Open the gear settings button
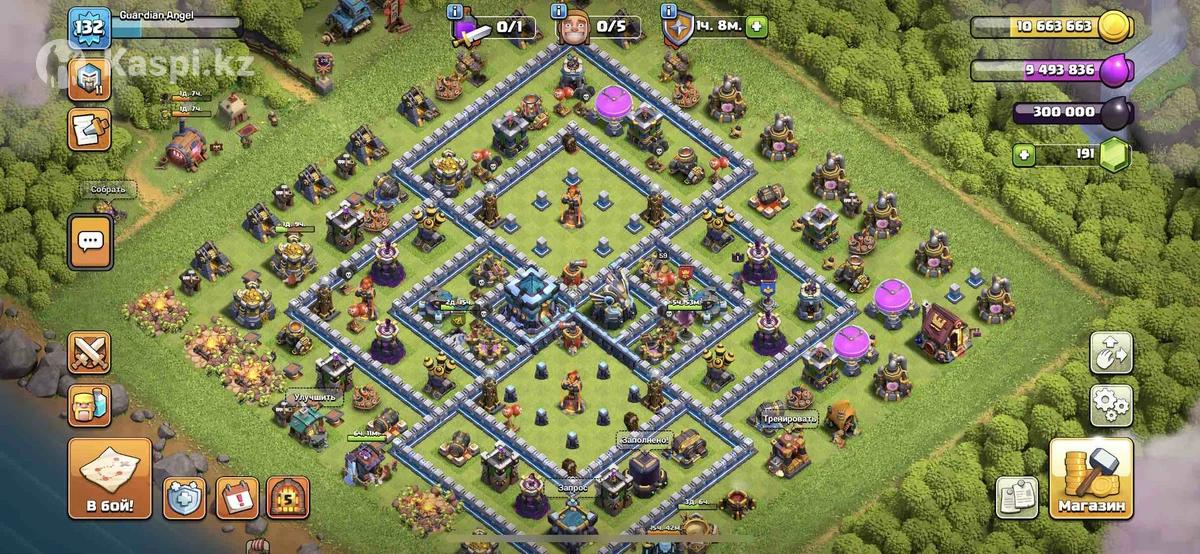 (1111, 405)
